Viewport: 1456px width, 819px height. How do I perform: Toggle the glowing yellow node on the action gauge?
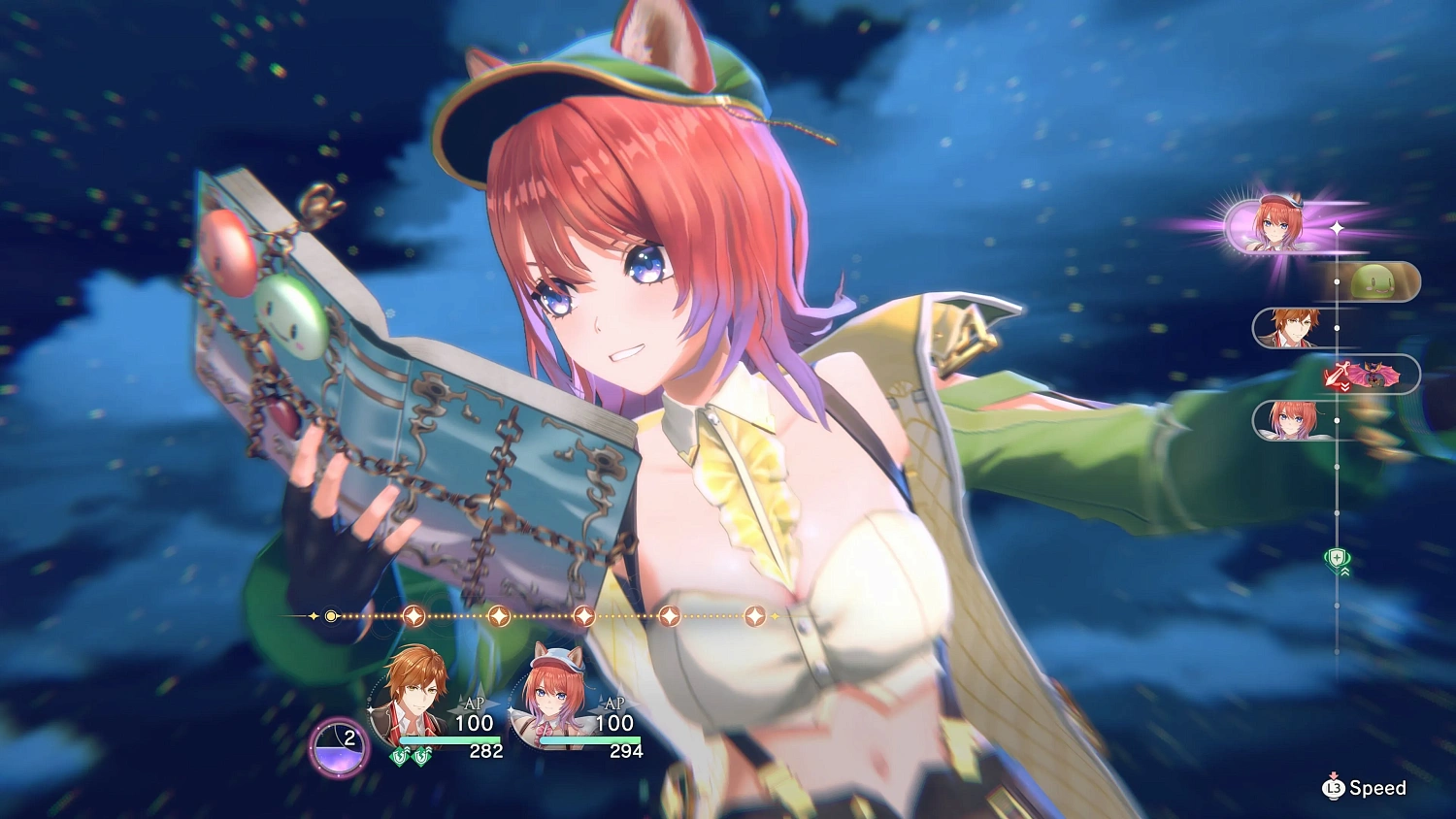(x=330, y=615)
